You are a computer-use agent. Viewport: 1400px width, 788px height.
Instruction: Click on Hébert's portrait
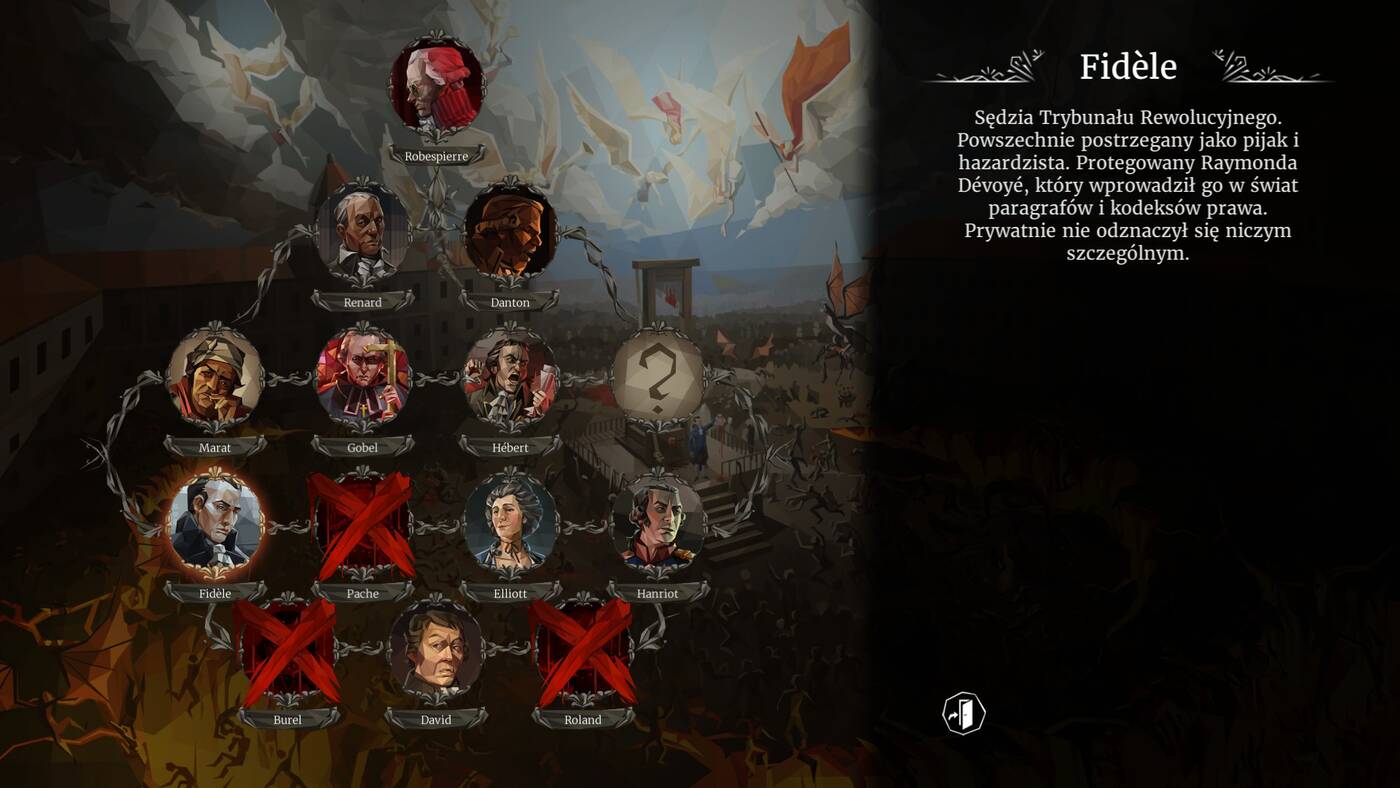pyautogui.click(x=510, y=379)
